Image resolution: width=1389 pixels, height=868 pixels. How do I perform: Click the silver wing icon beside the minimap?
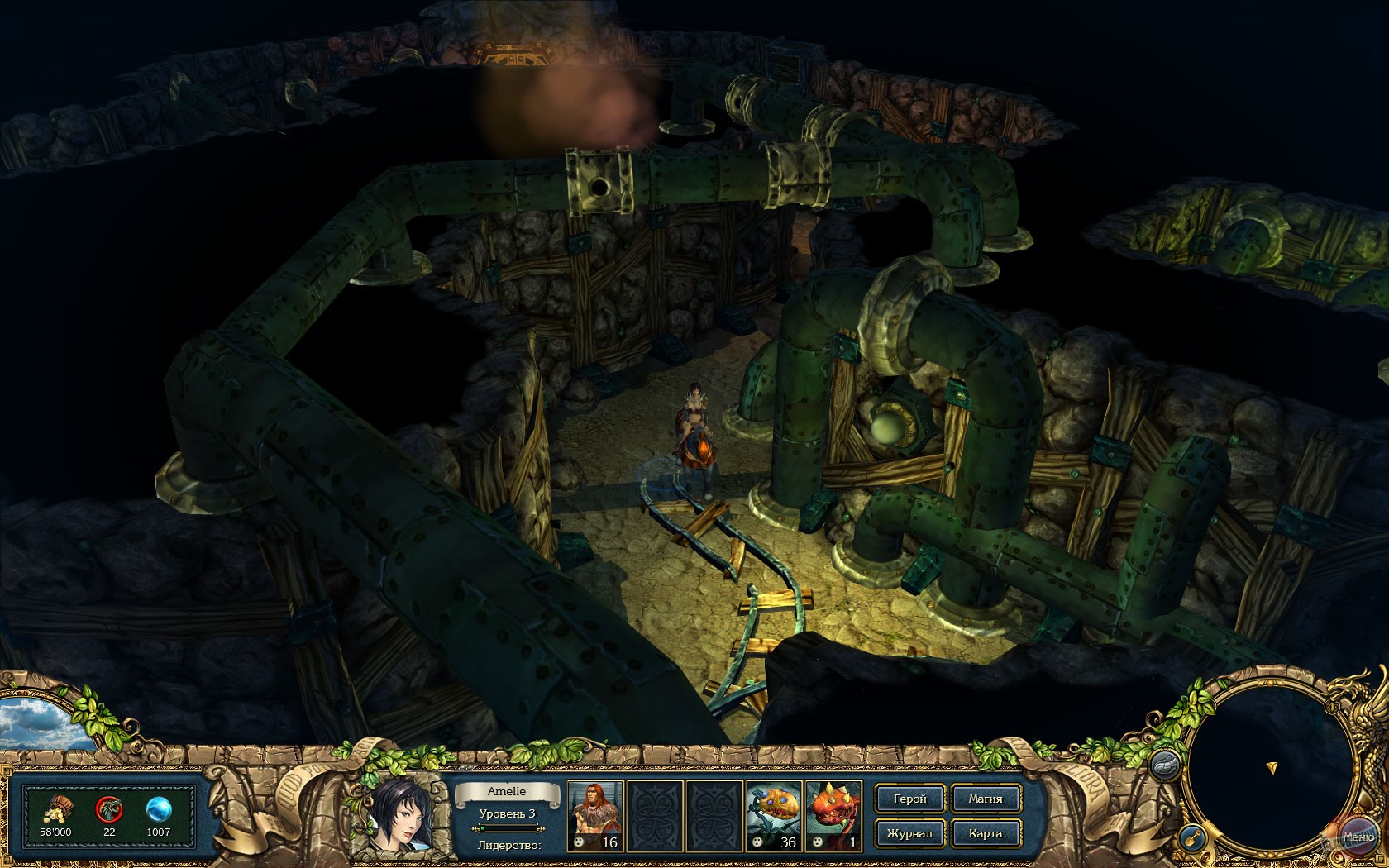pyautogui.click(x=1164, y=765)
